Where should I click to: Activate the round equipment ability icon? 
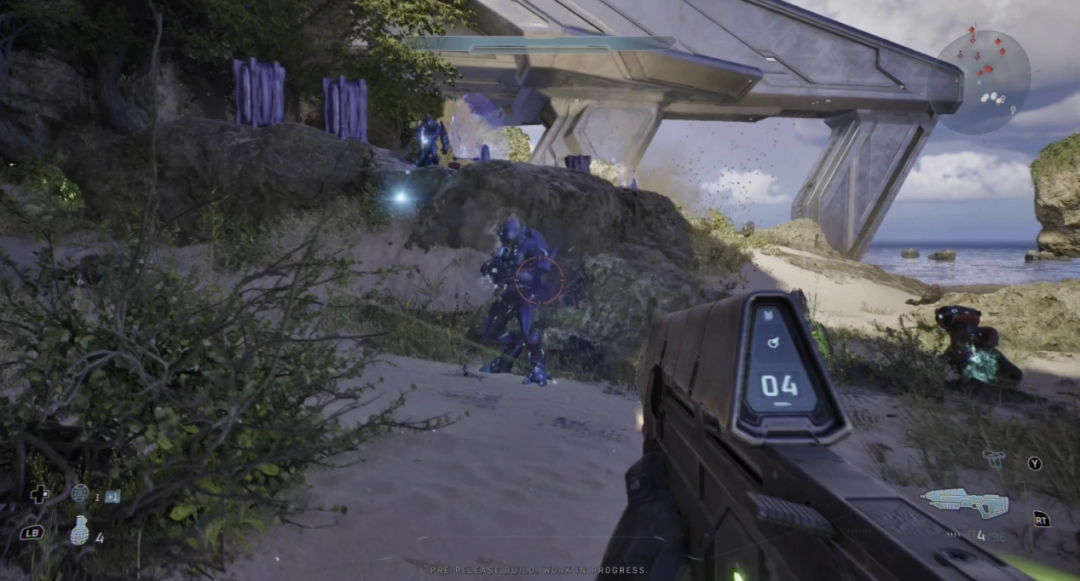pos(80,493)
